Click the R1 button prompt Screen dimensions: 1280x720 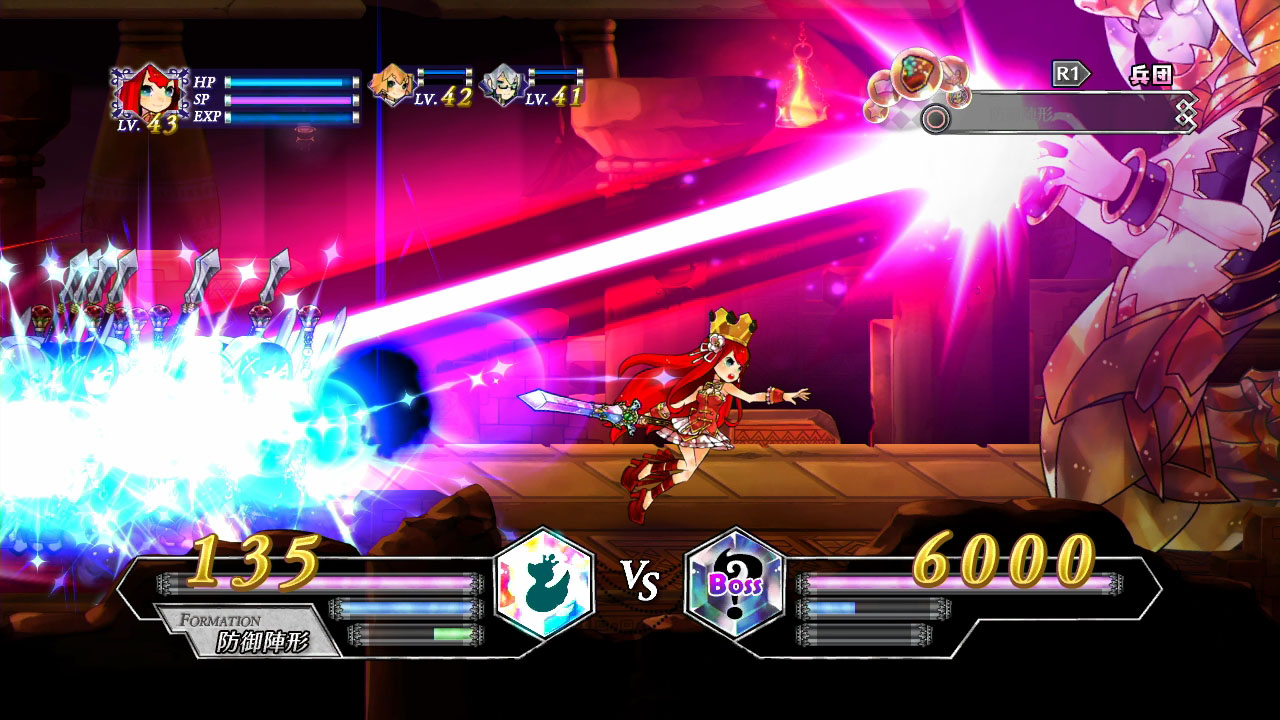(1068, 71)
